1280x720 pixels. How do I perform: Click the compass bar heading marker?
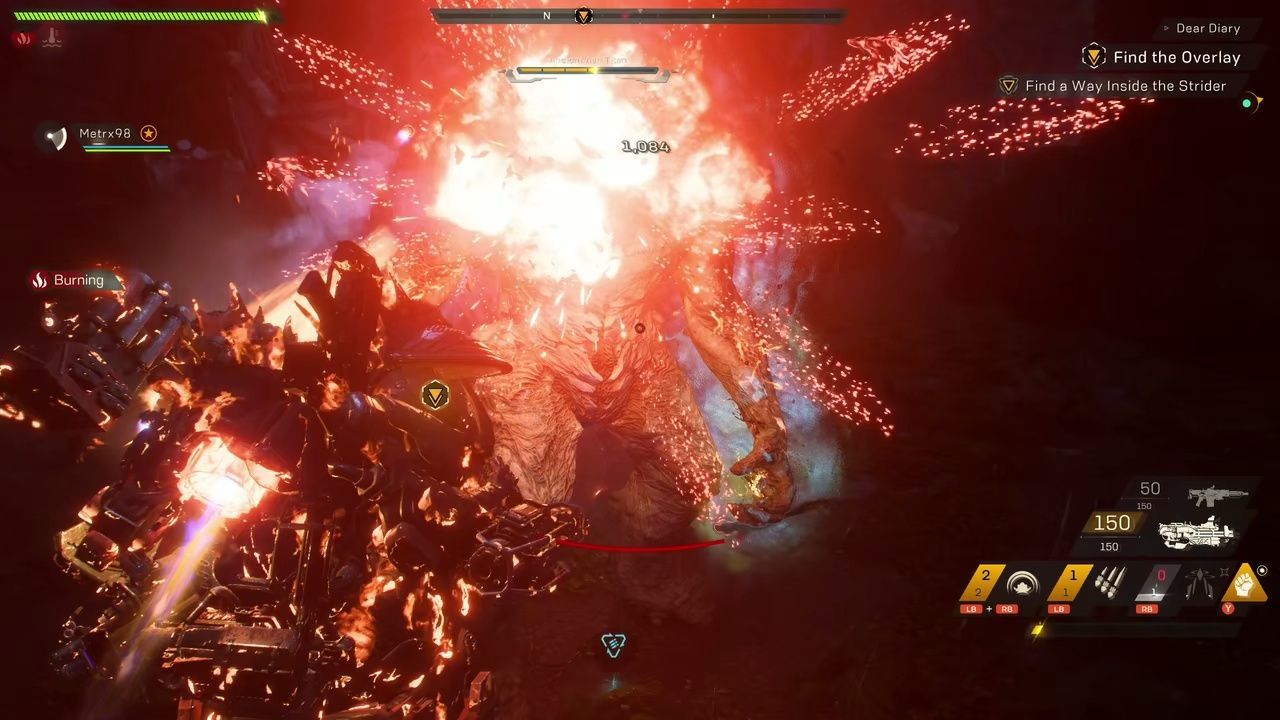click(583, 15)
